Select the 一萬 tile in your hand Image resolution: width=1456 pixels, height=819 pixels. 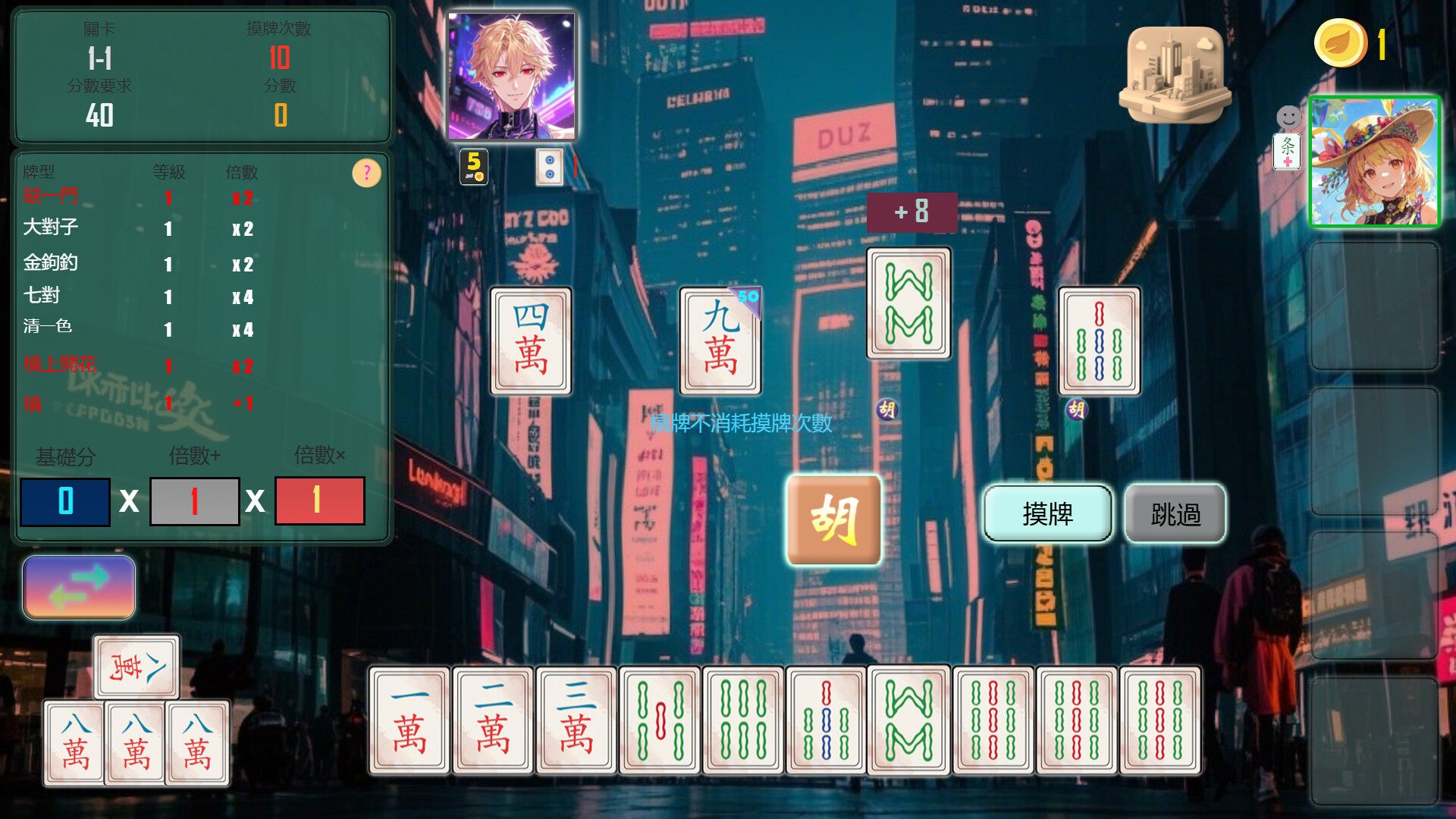[x=408, y=720]
